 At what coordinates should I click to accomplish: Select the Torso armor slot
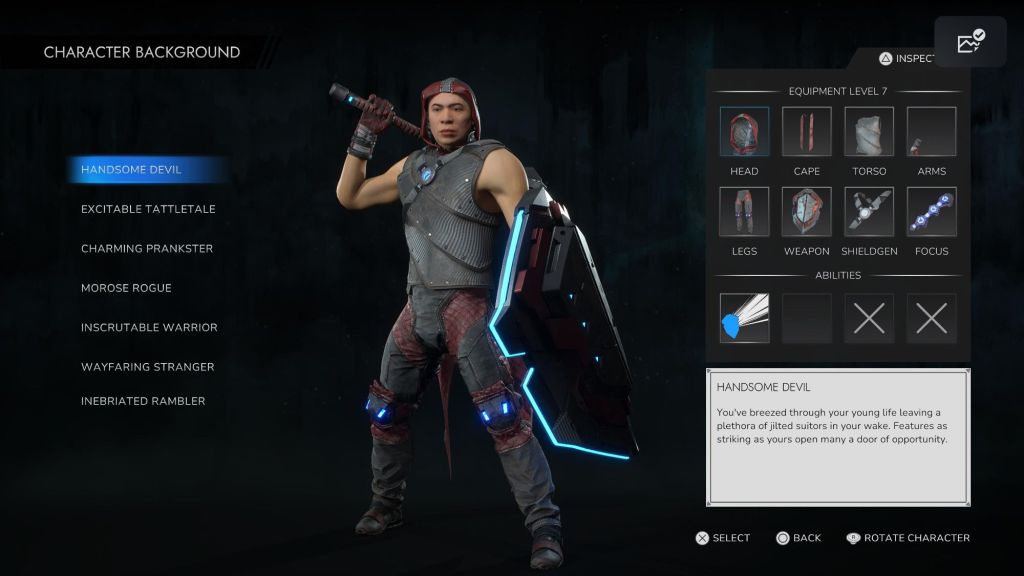[869, 132]
